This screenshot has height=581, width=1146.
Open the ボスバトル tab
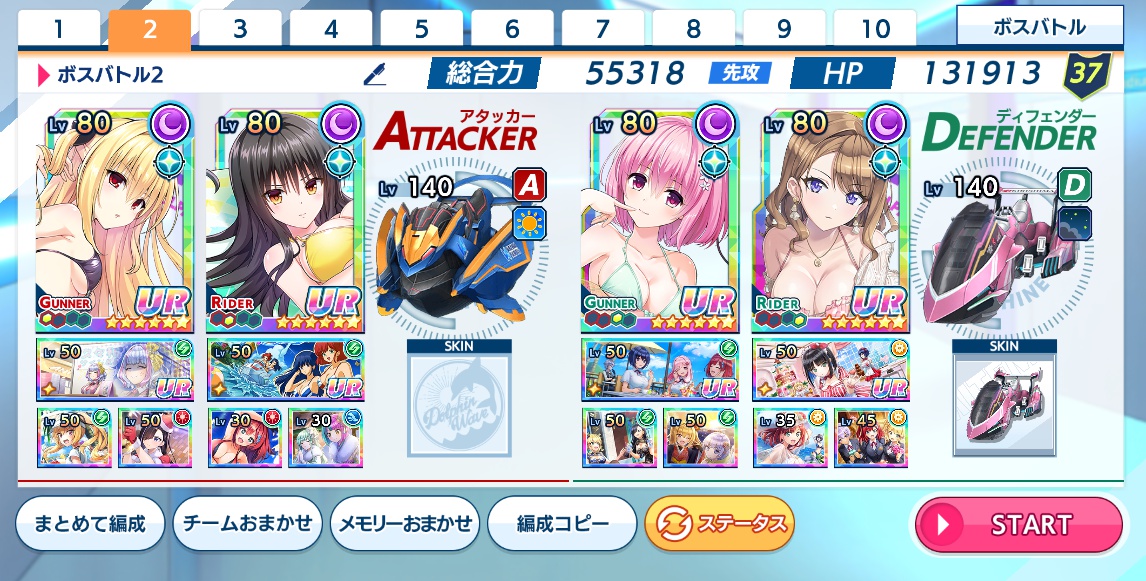coord(1040,27)
